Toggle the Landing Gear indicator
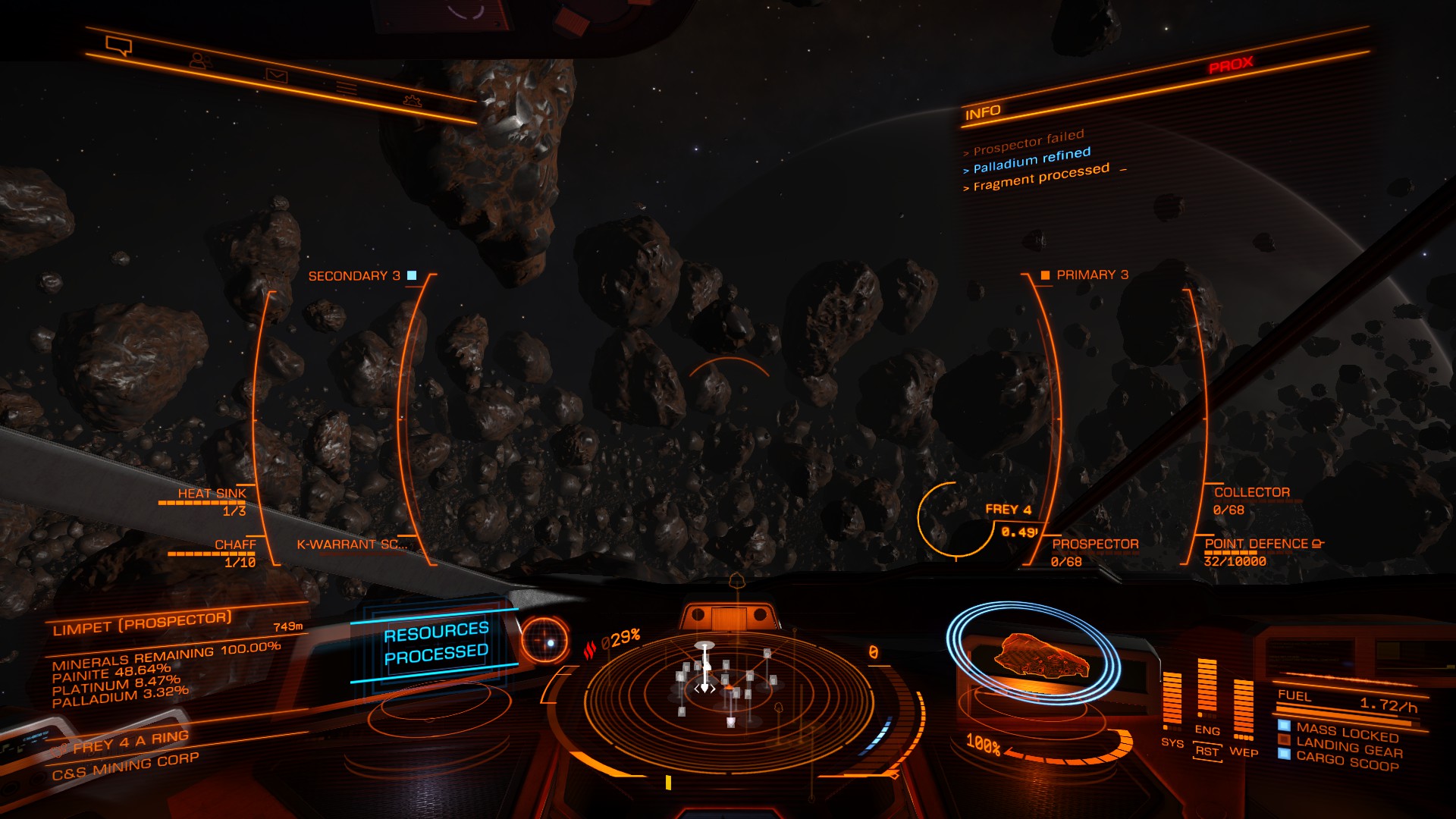 coord(1348,746)
